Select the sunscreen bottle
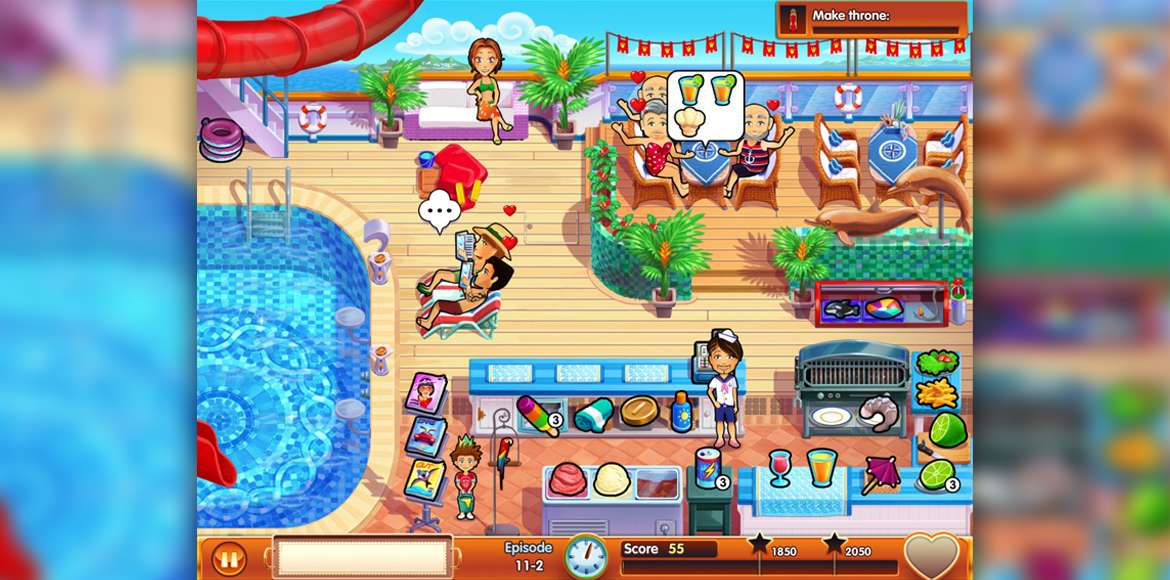The height and width of the screenshot is (580, 1170). pyautogui.click(x=681, y=412)
